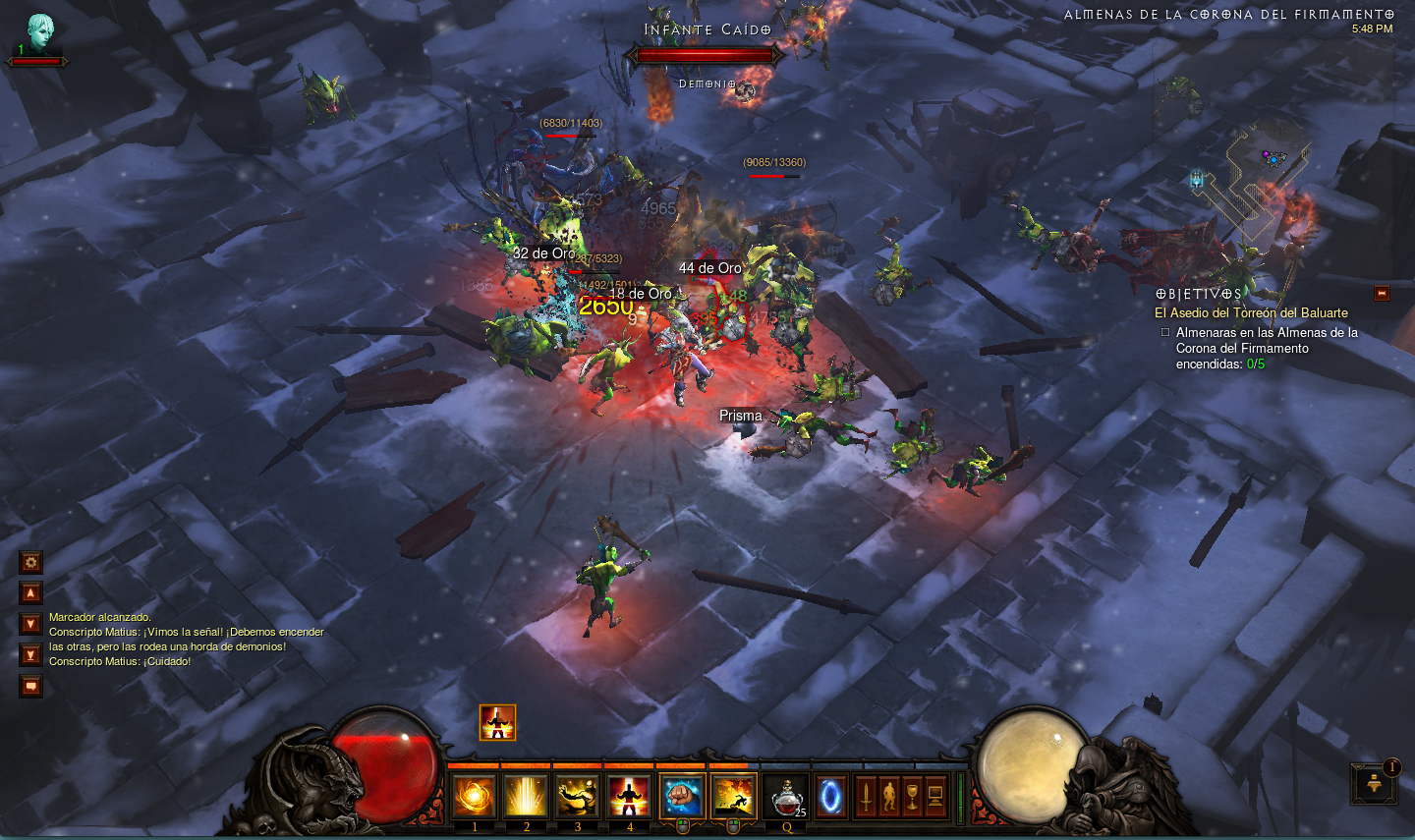Select the blue fist primary attack skill
This screenshot has height=840, width=1415.
pyautogui.click(x=682, y=796)
